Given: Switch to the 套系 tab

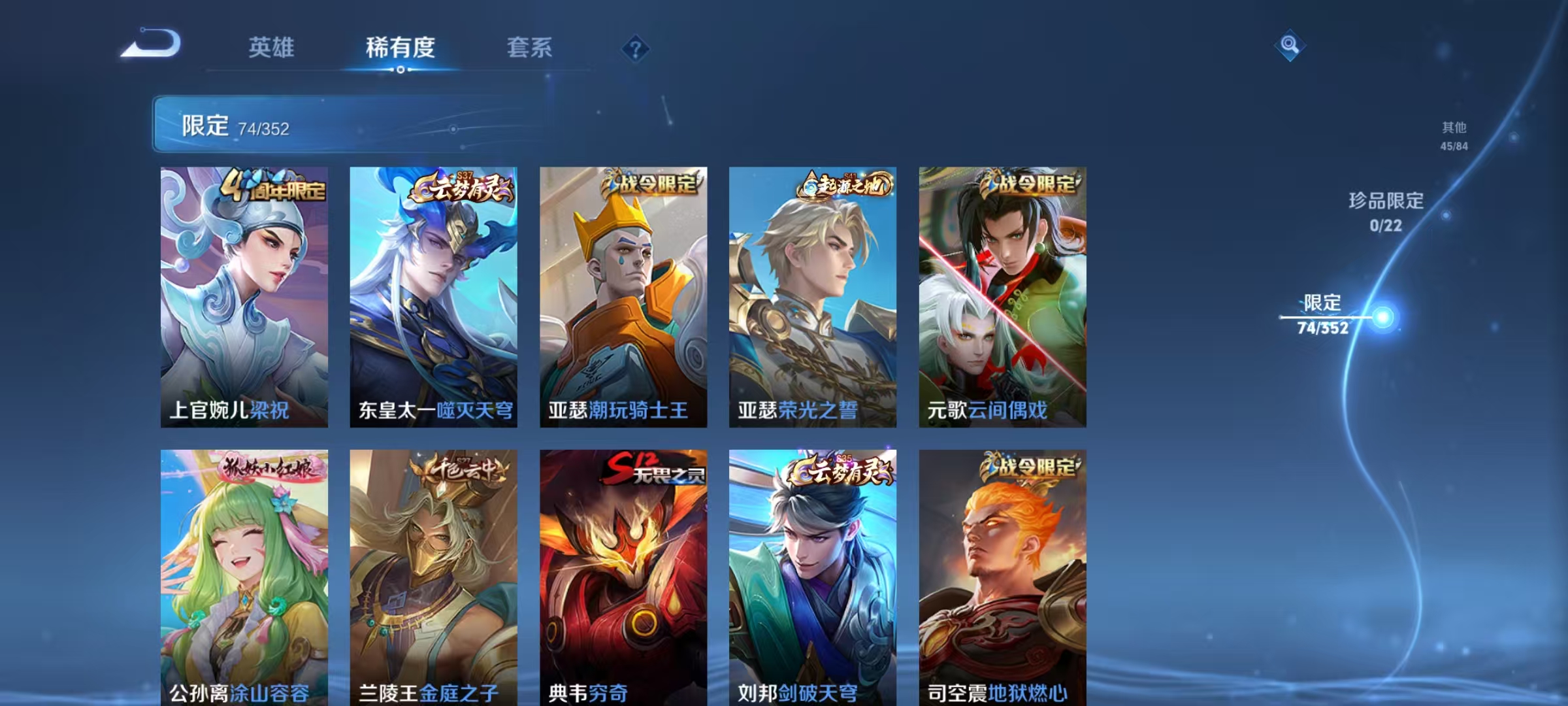Looking at the screenshot, I should 529,48.
